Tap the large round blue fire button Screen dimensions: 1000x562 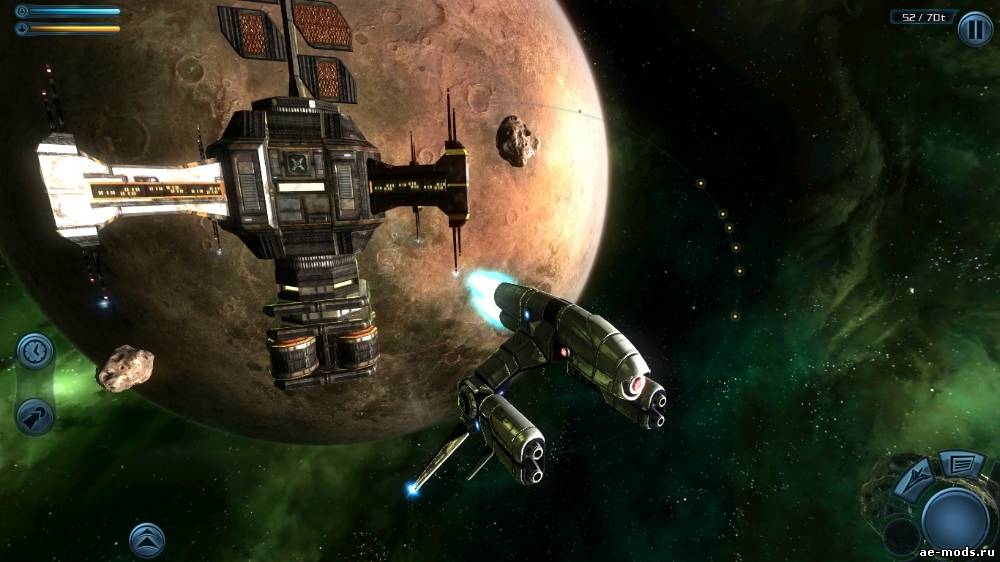coord(955,519)
